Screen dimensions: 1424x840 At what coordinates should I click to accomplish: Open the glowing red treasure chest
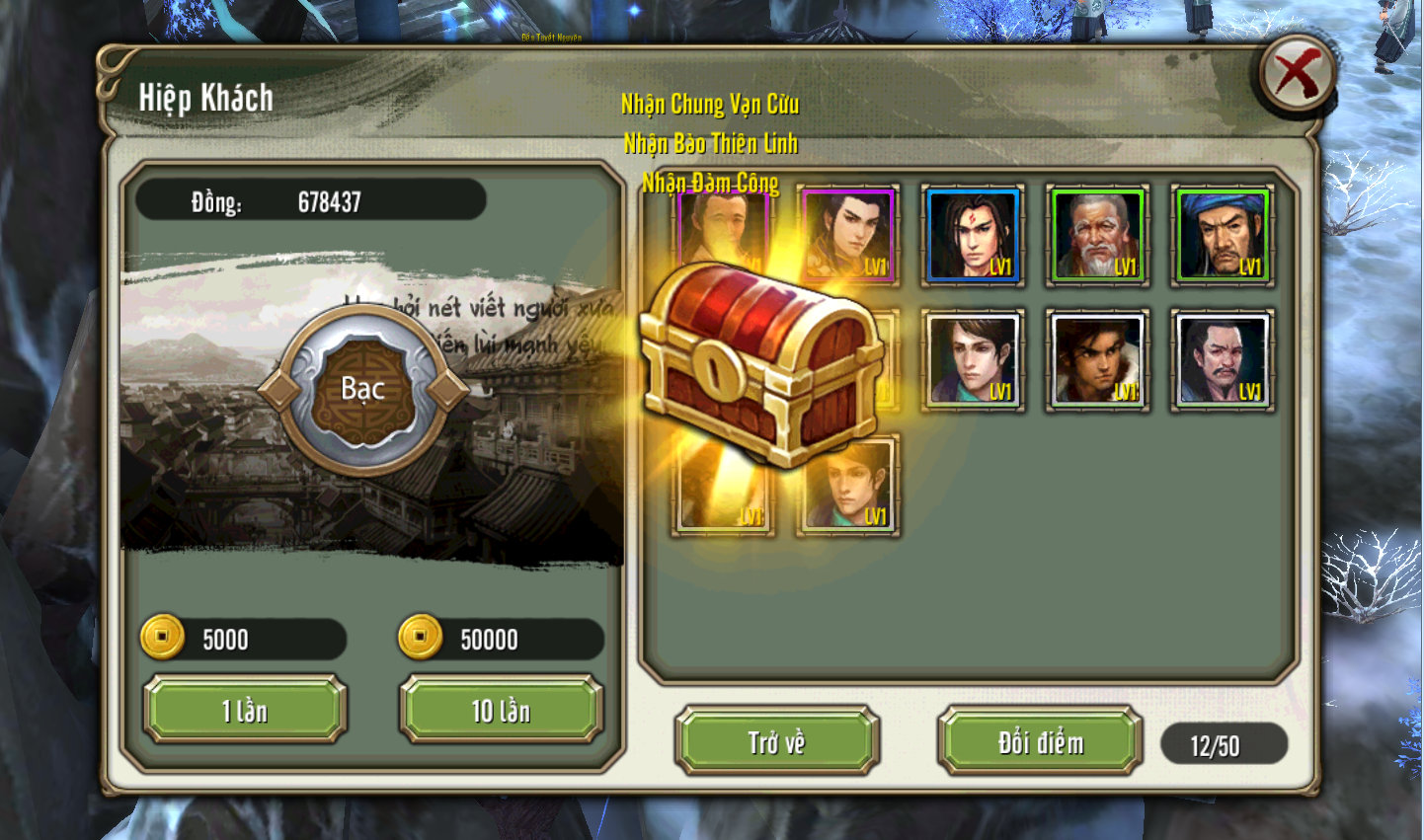coord(758,364)
